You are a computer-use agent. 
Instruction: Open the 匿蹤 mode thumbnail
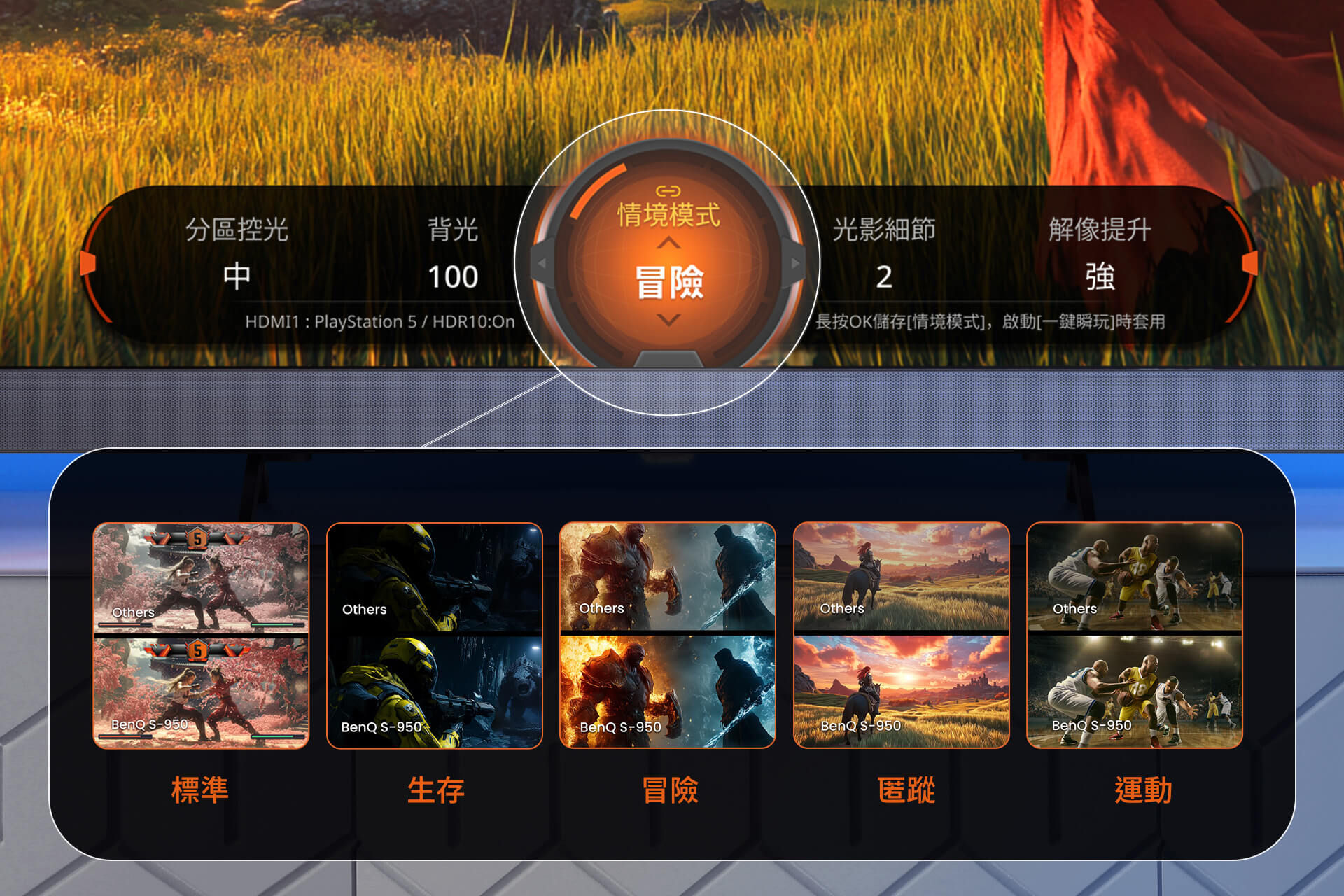pos(902,635)
